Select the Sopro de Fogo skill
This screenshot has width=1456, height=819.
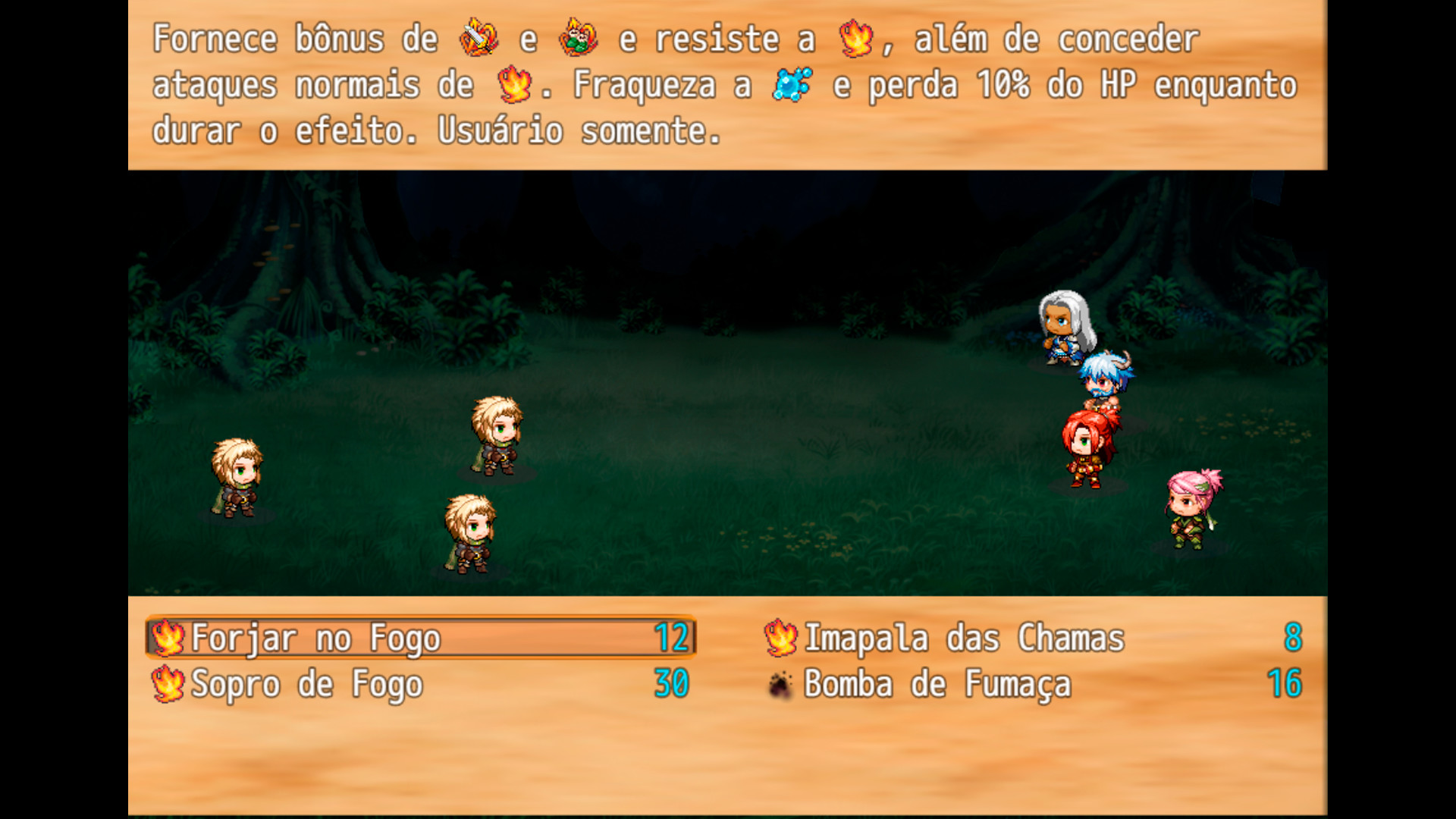[x=306, y=684]
